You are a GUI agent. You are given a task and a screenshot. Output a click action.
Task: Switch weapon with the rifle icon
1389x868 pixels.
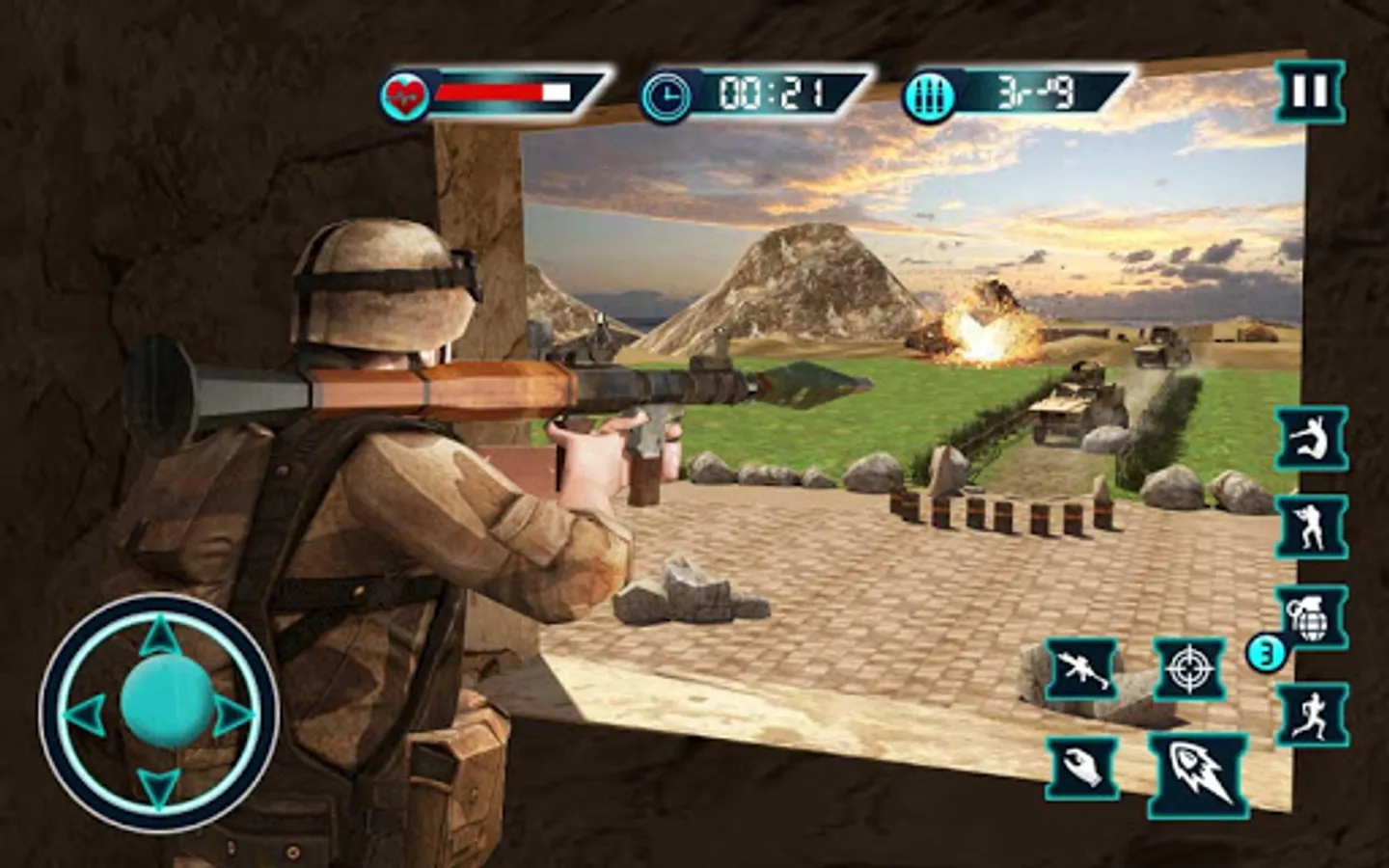(x=1082, y=667)
